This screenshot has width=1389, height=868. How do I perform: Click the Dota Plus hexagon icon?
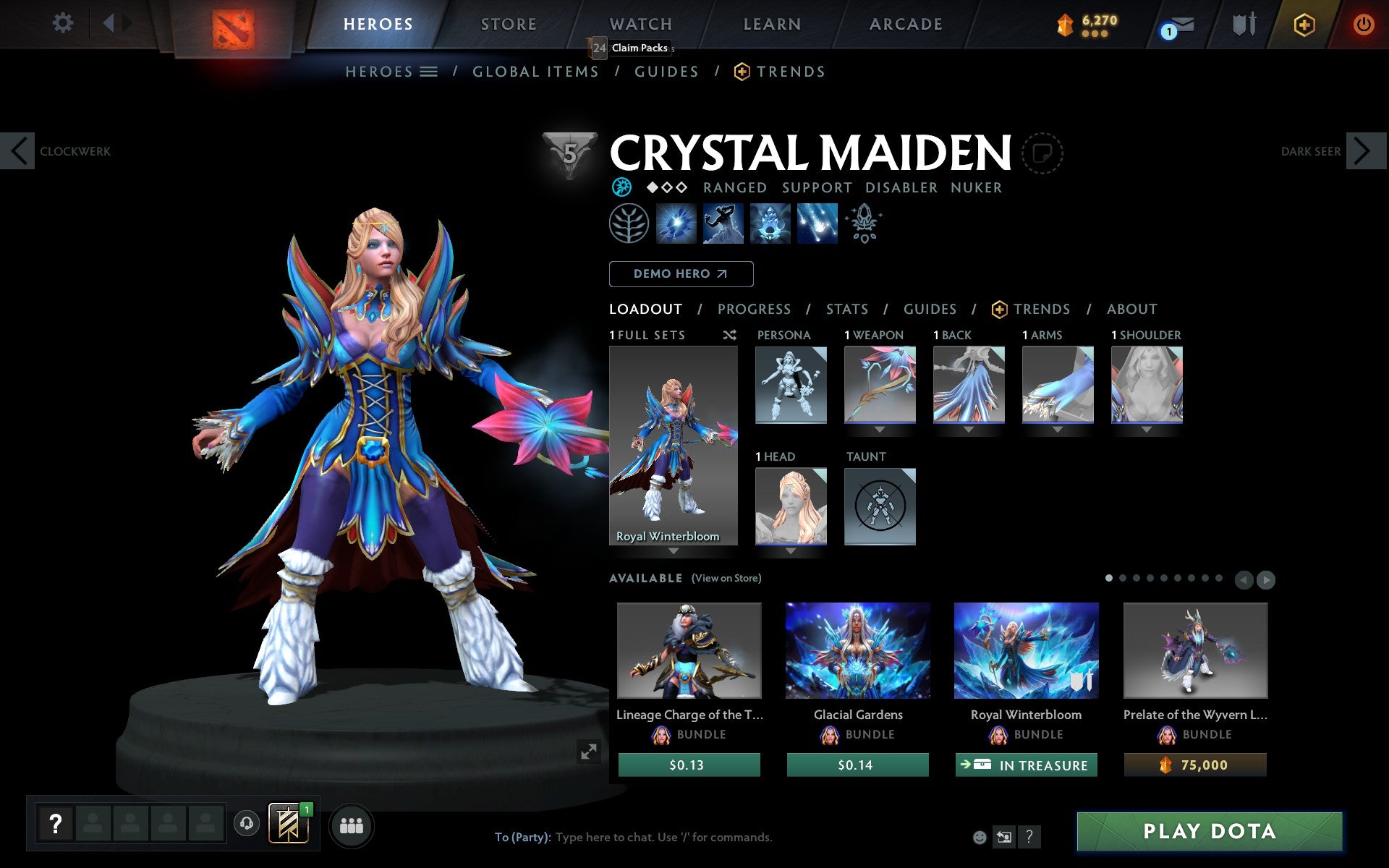pyautogui.click(x=1304, y=24)
